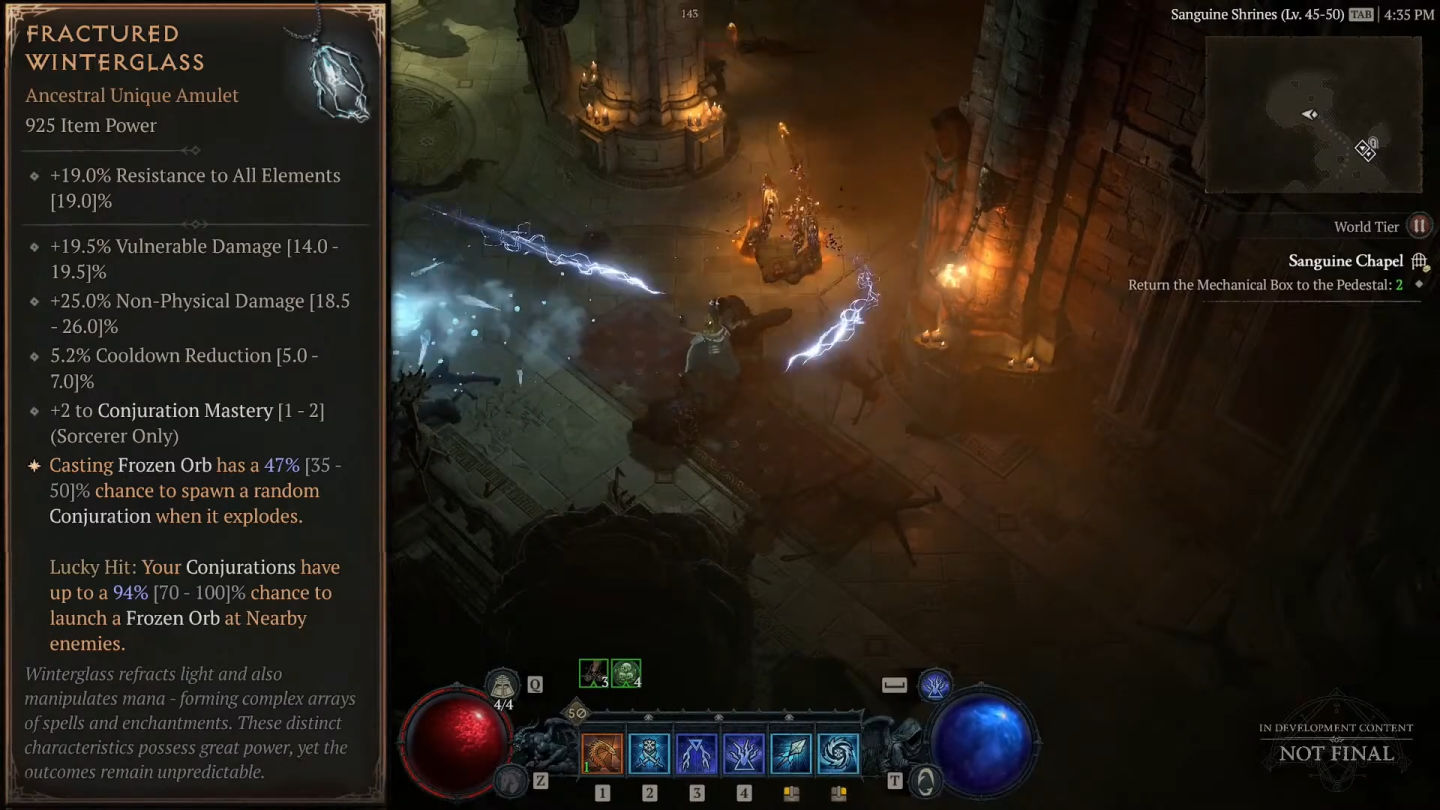Open the town portal icon
The height and width of the screenshot is (810, 1440).
[x=926, y=780]
